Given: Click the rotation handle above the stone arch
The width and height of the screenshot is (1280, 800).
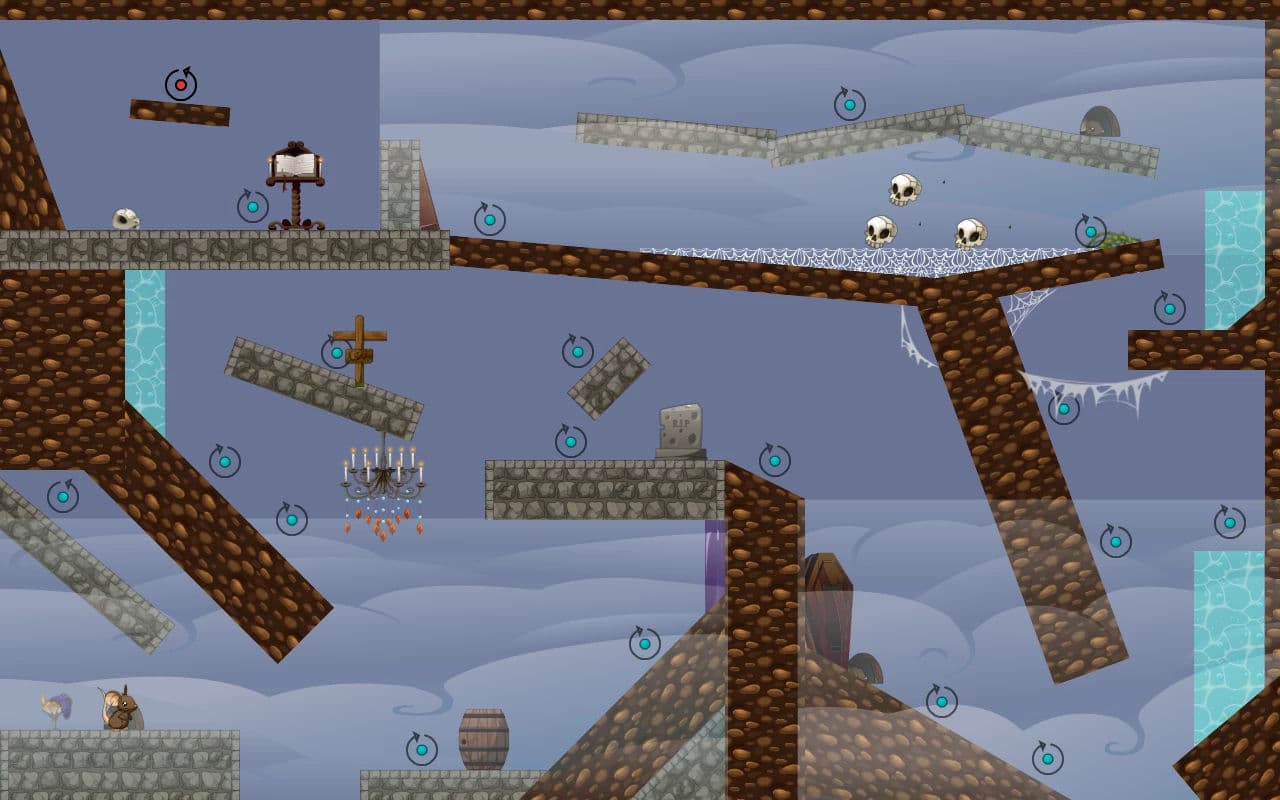Looking at the screenshot, I should click(x=850, y=104).
